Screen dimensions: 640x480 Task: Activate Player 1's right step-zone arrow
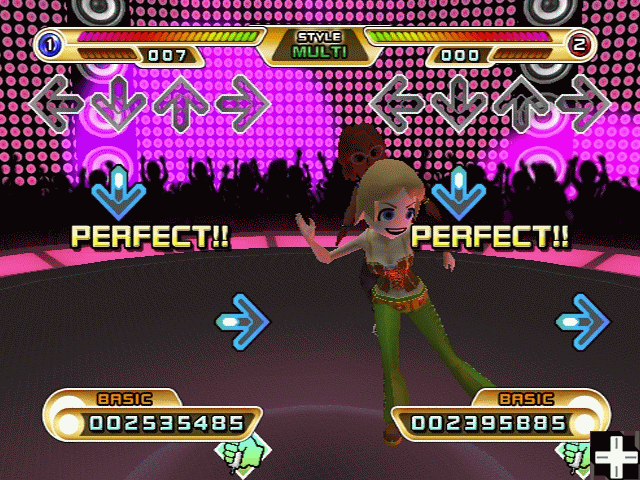point(243,101)
